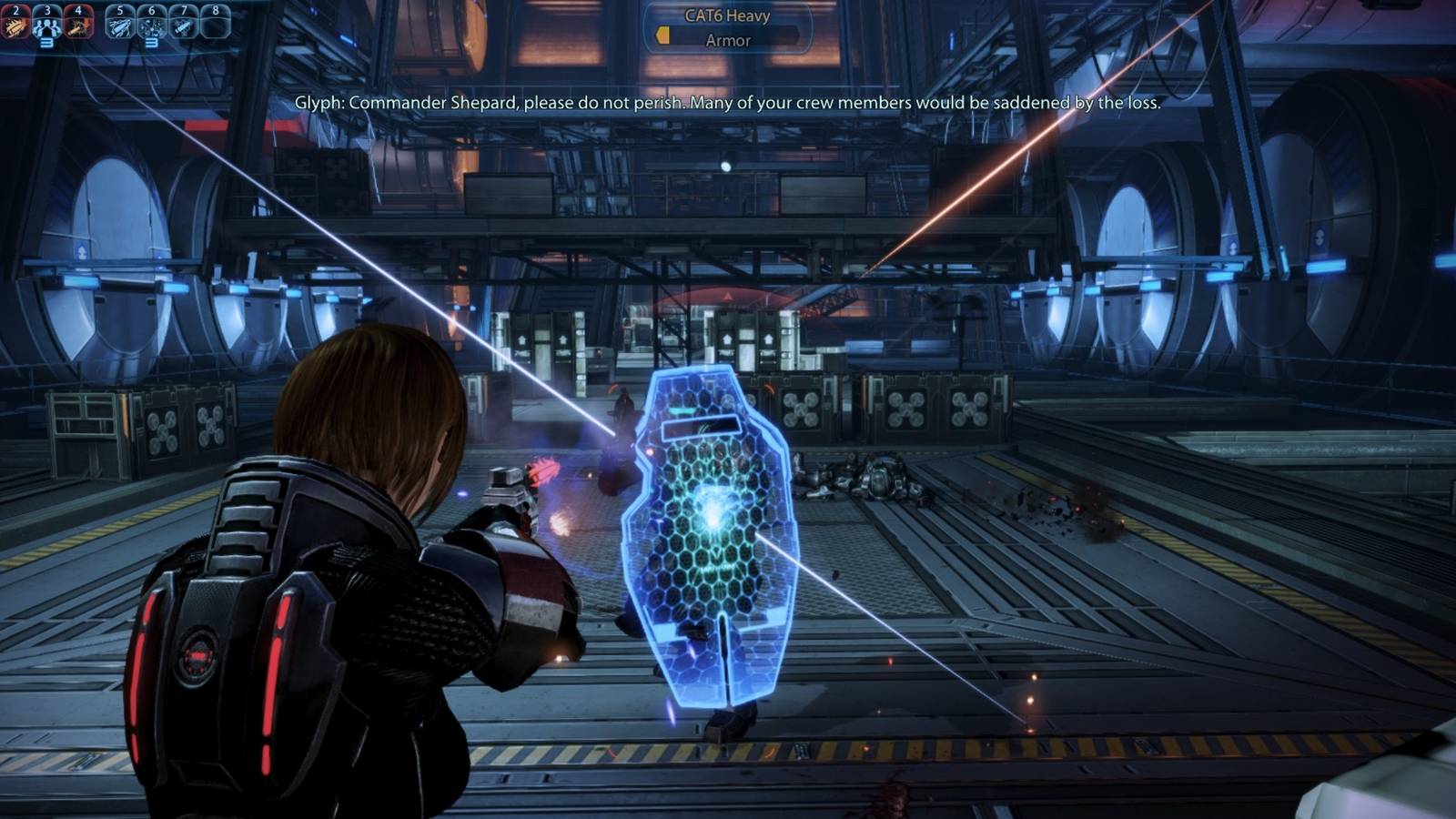Image resolution: width=1456 pixels, height=819 pixels.
Task: Activate the lightning bullet ammo power in slot 5
Action: [x=120, y=23]
